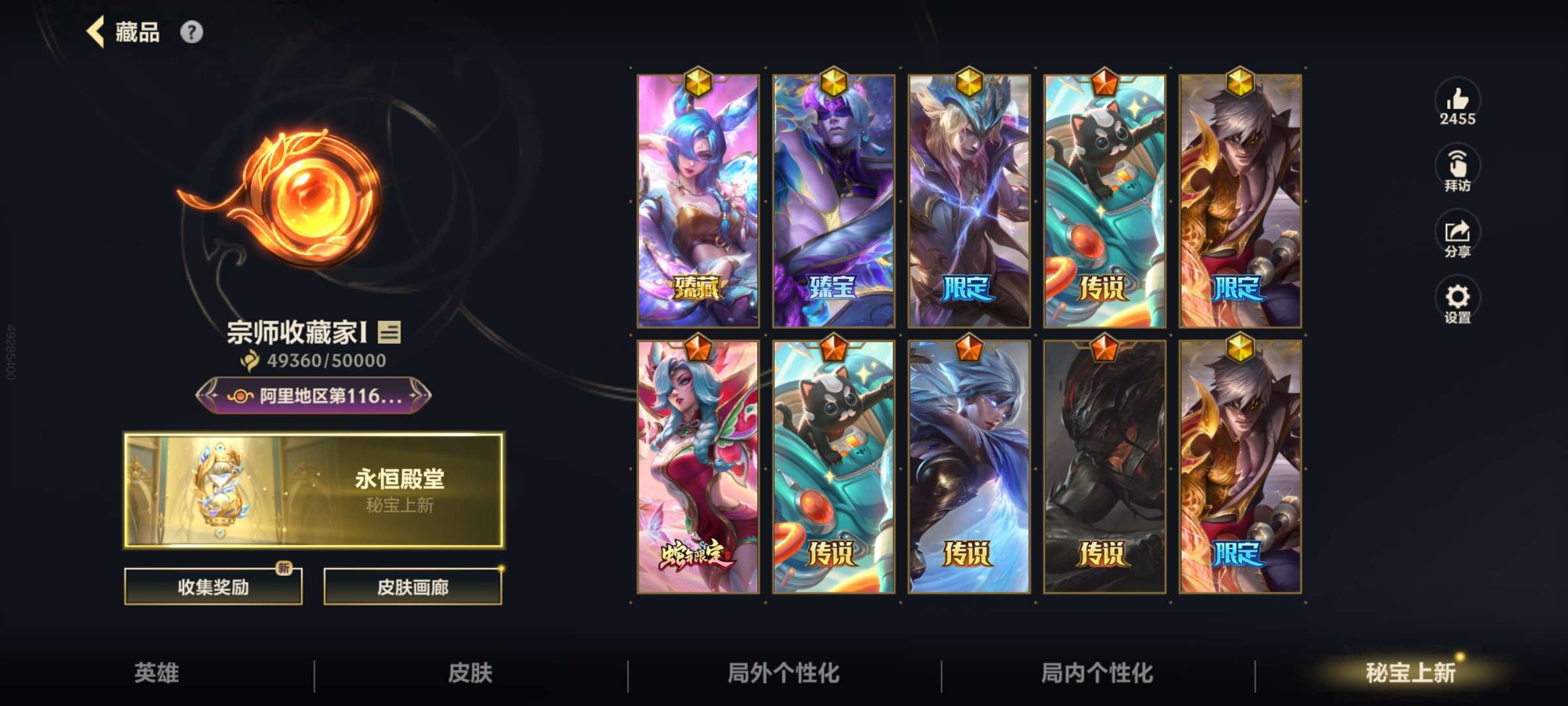This screenshot has width=1568, height=706.
Task: Click the help question mark beside 藏品
Action: [x=190, y=31]
